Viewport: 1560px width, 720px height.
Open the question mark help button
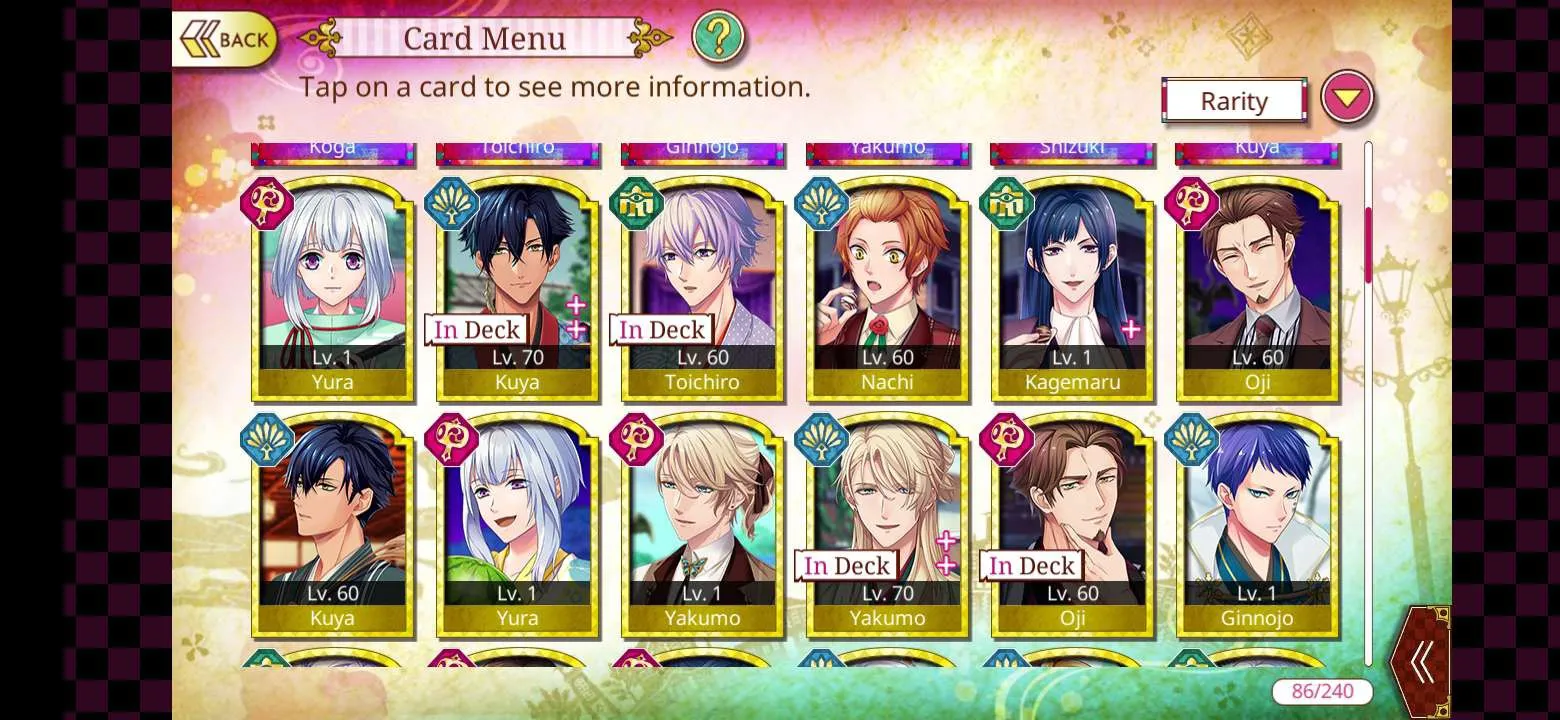point(718,37)
